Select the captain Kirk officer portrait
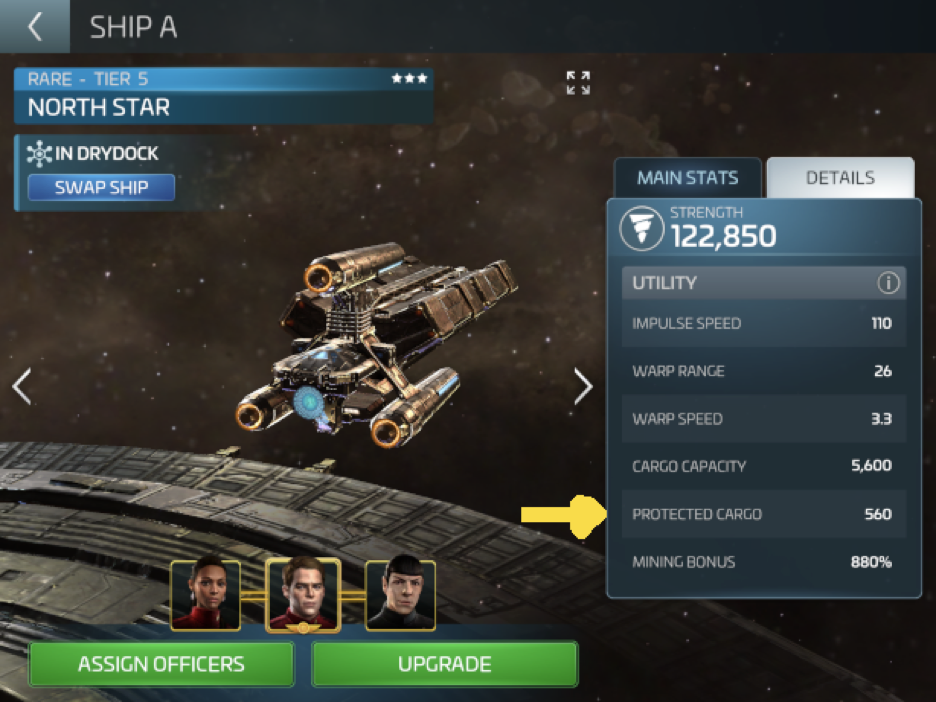 (x=303, y=594)
